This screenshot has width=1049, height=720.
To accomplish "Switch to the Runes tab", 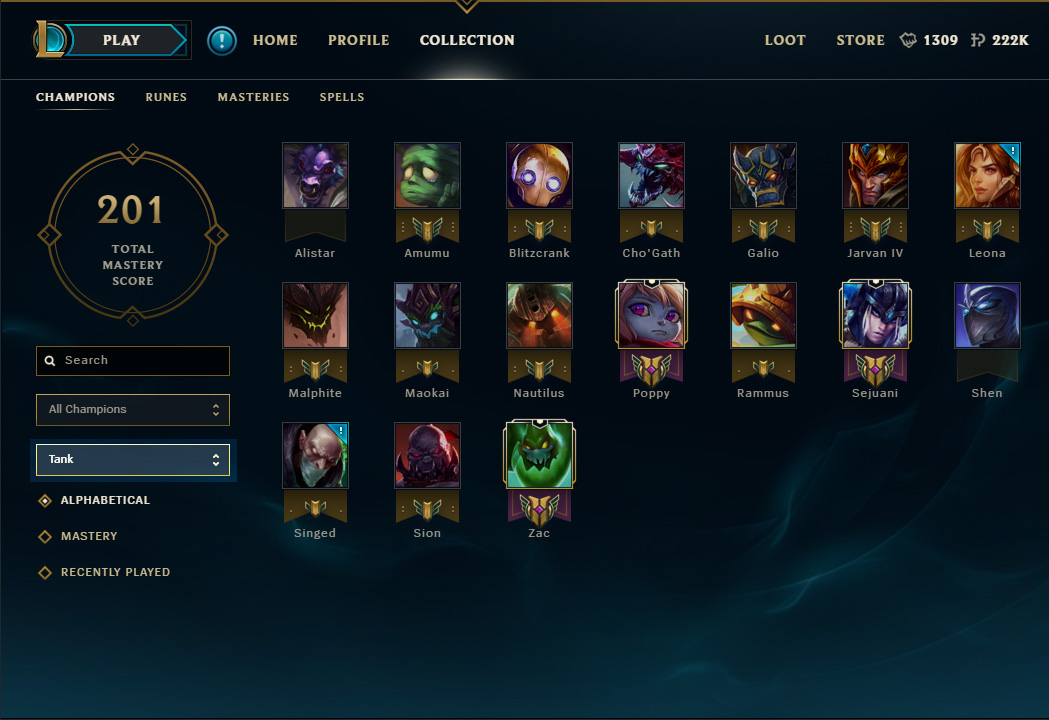I will [166, 97].
